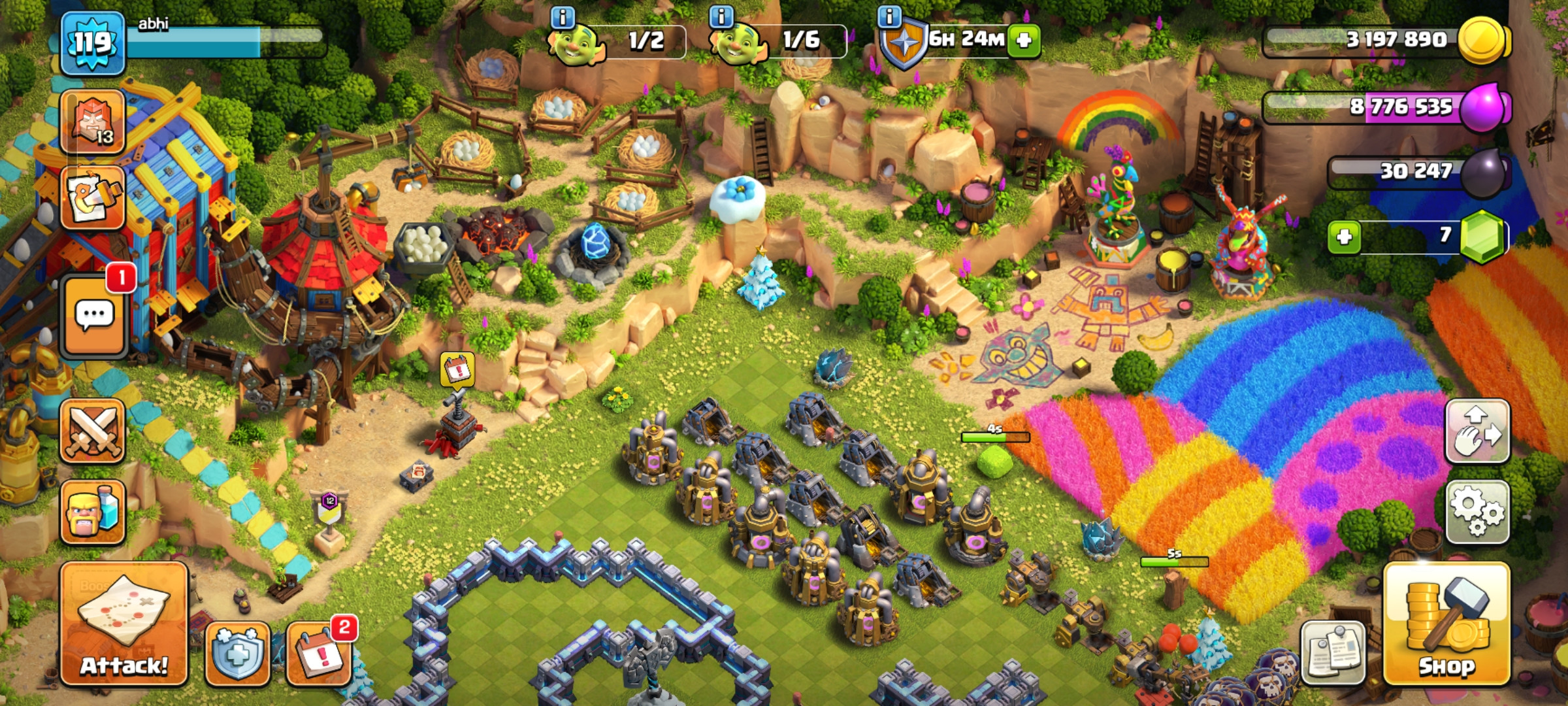Viewport: 1568px width, 706px height.
Task: Show builder info for the 1/2 counter
Action: pos(563,16)
